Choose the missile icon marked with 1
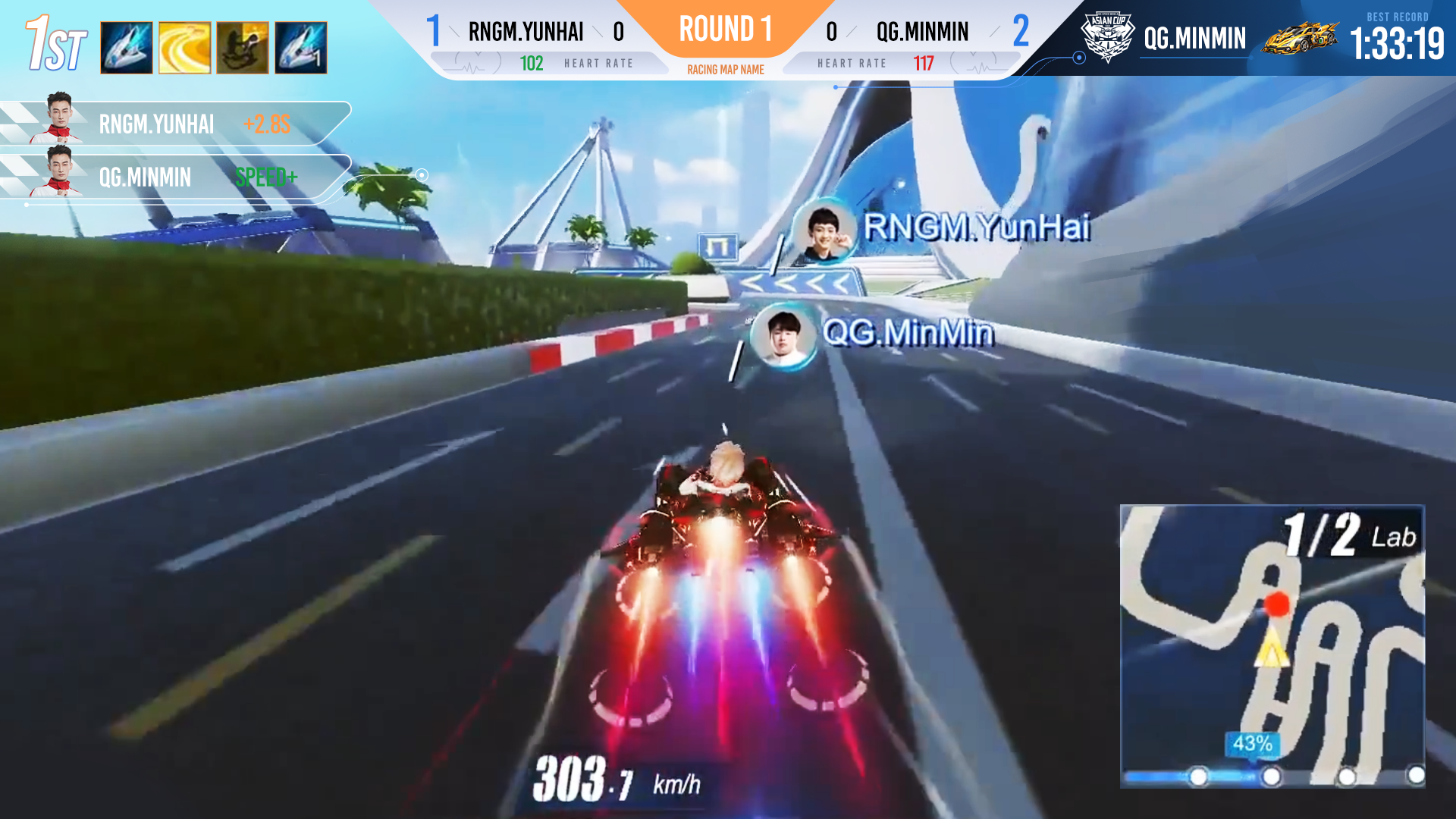Image resolution: width=1456 pixels, height=819 pixels. pos(301,48)
